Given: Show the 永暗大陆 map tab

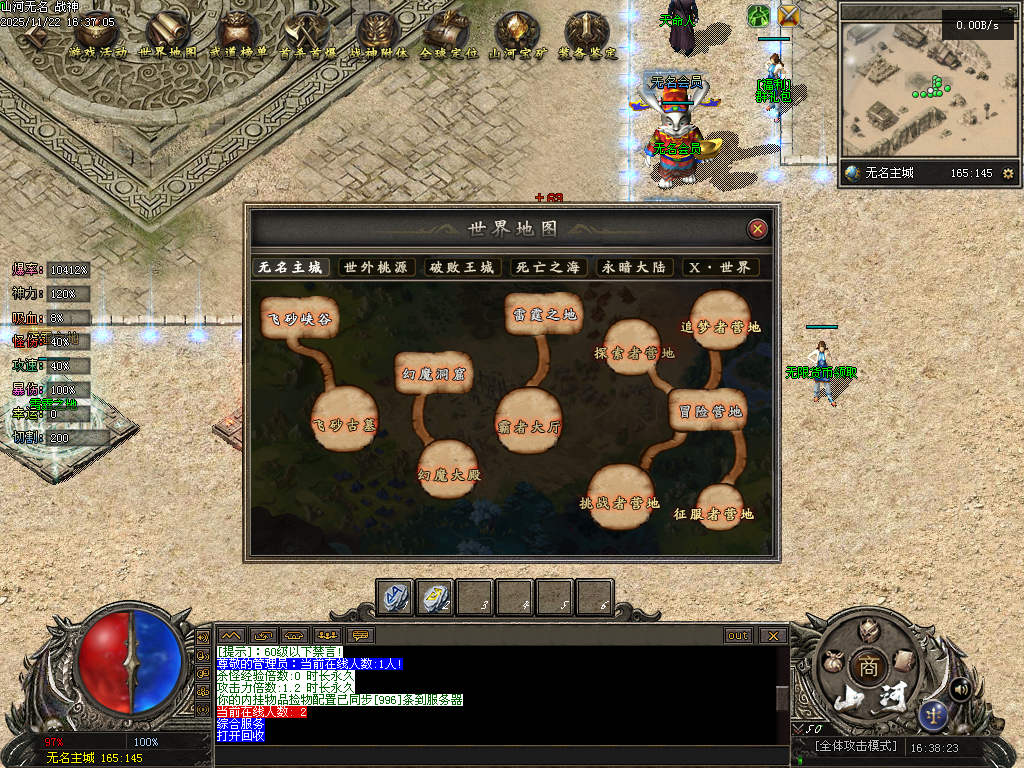Looking at the screenshot, I should point(635,267).
